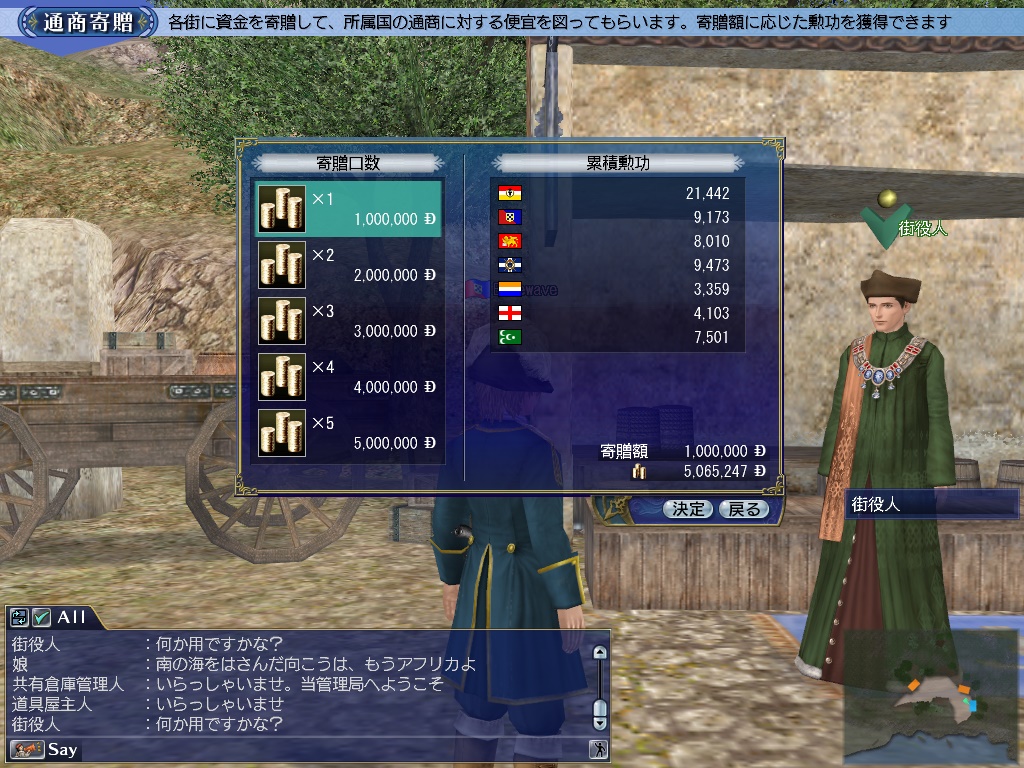Choose the ×5 donation of 5,000,000
1024x768 pixels.
click(x=349, y=432)
